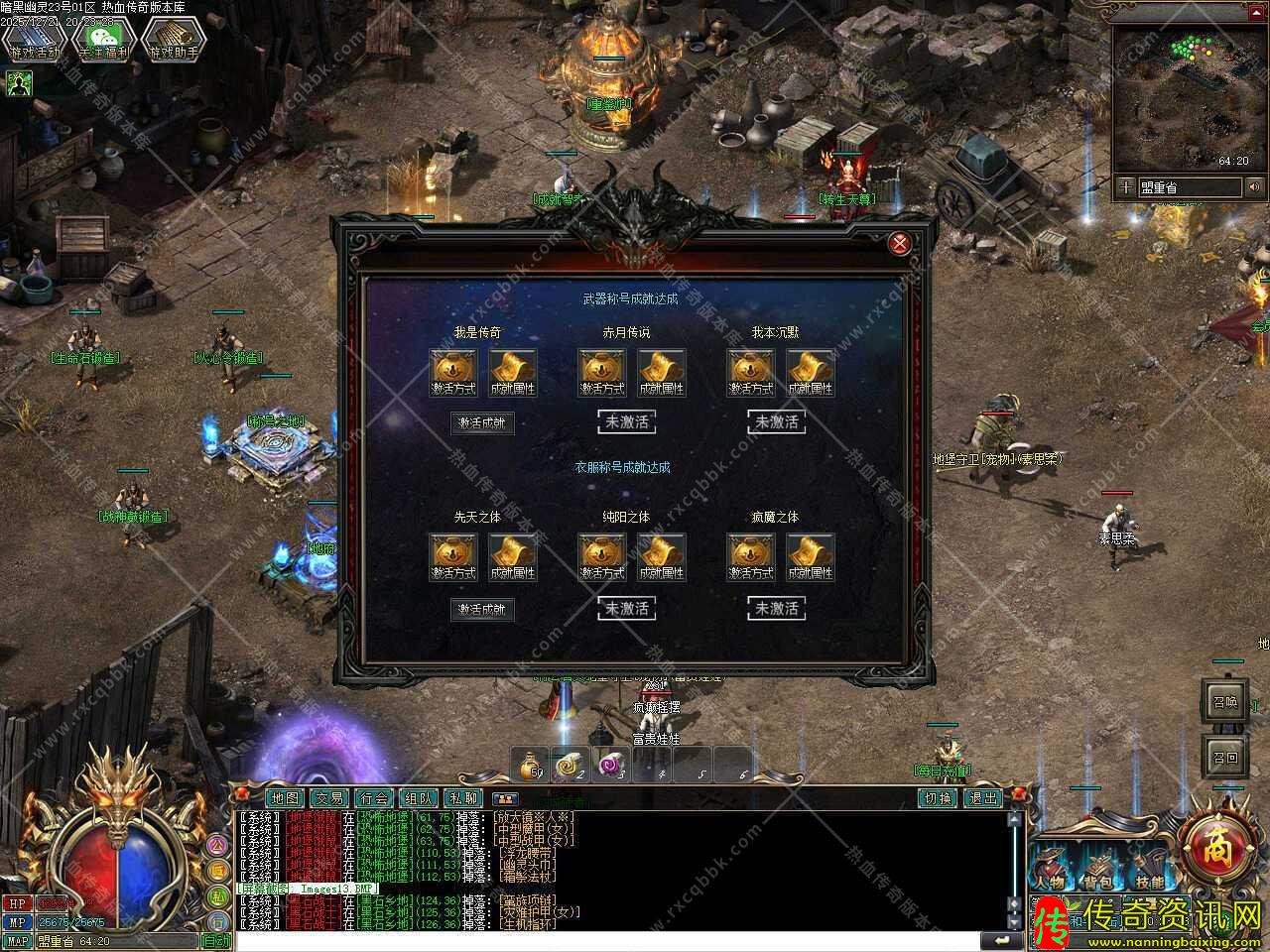The width and height of the screenshot is (1270, 952).
Task: Open the 游戏活动 events menu
Action: tap(35, 42)
